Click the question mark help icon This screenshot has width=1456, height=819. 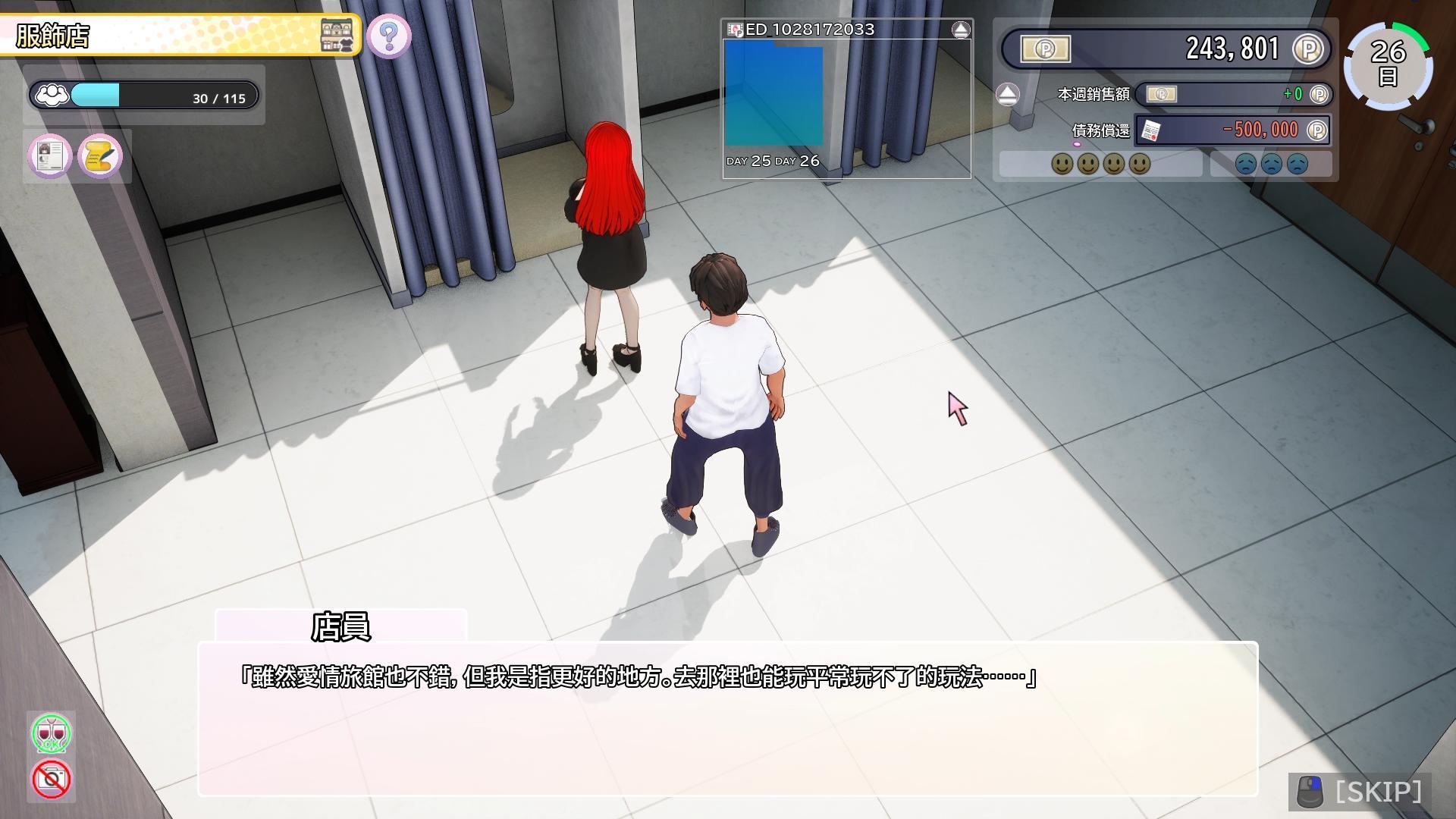click(x=390, y=35)
